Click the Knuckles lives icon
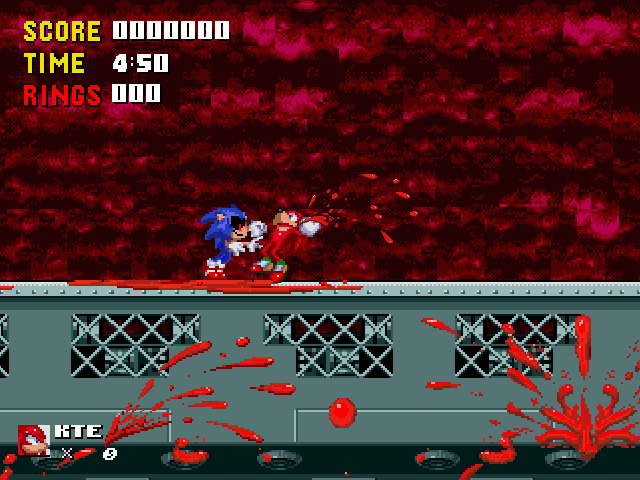This screenshot has width=640, height=480. (x=33, y=440)
